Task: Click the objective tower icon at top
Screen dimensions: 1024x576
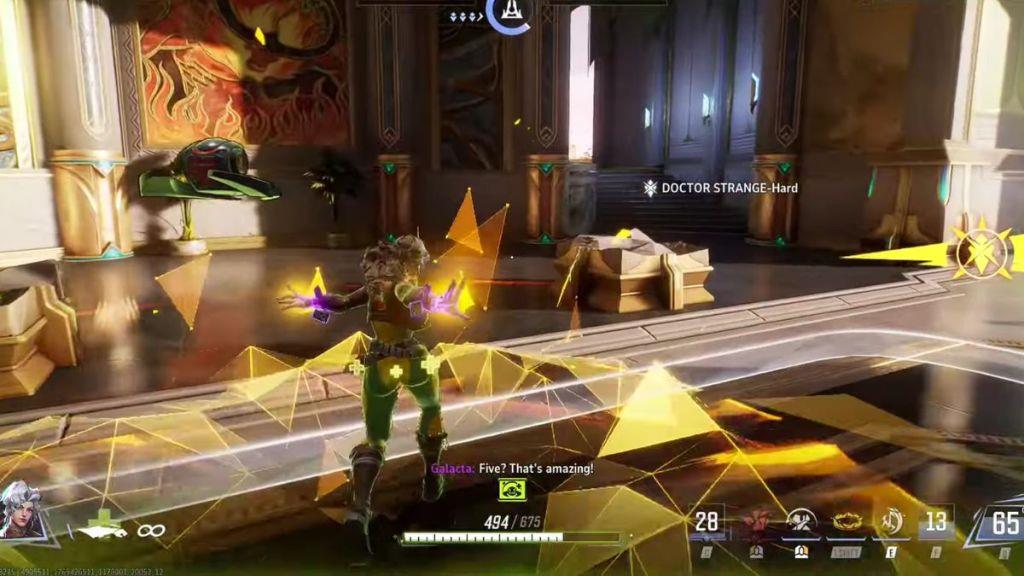Action: point(509,12)
